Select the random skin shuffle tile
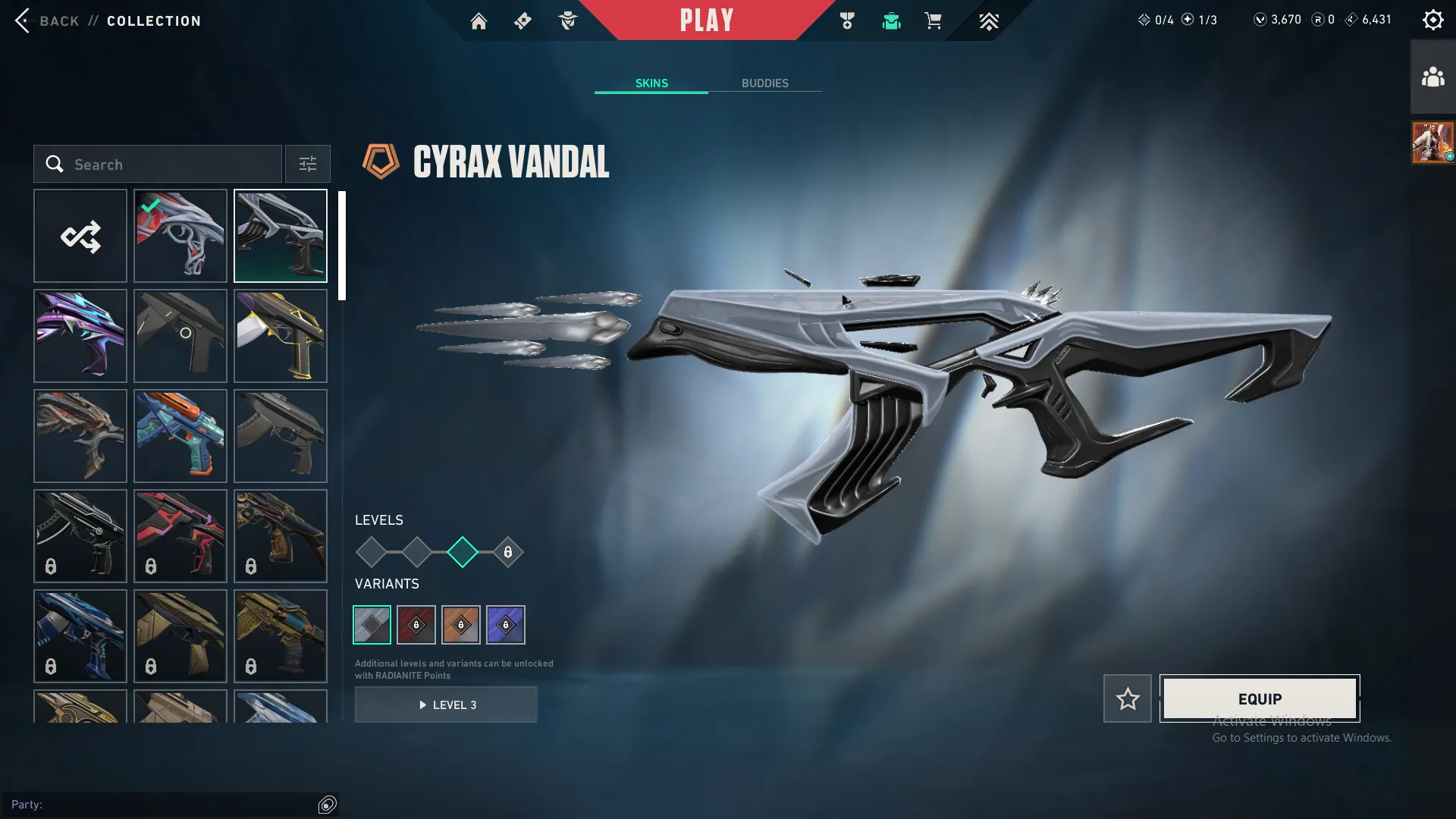This screenshot has width=1456, height=819. click(80, 236)
